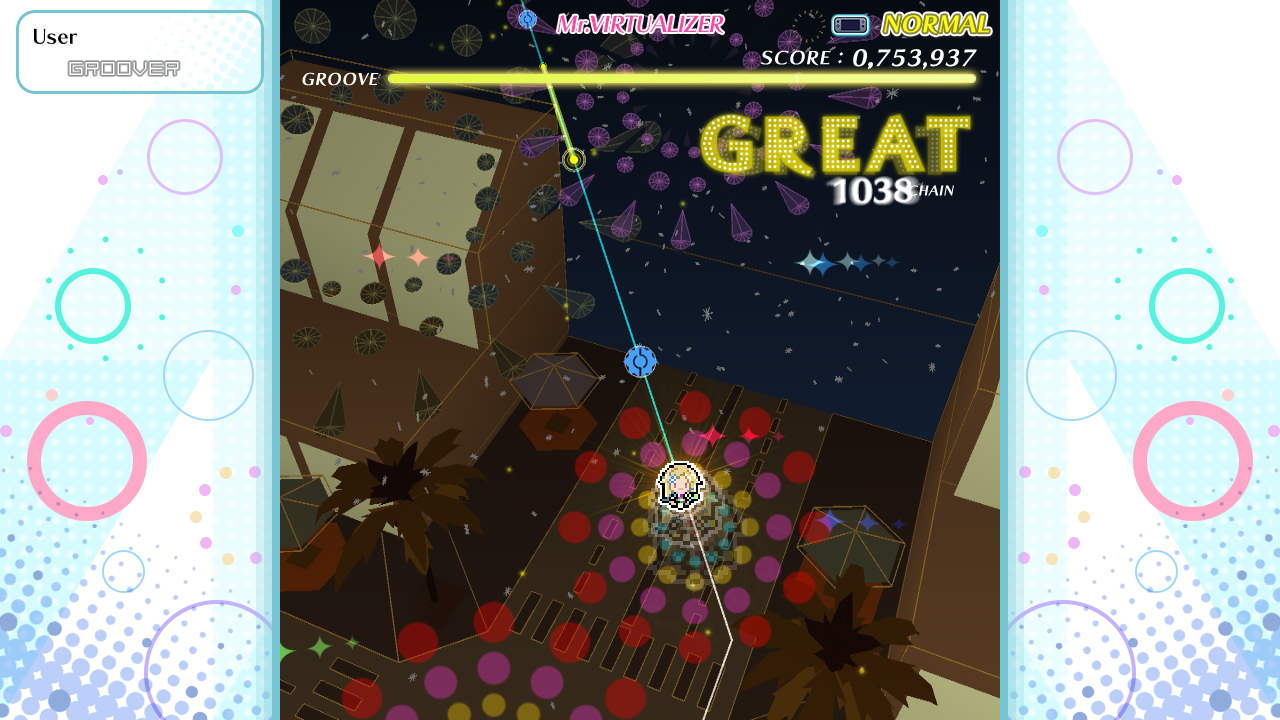Click the blue hit note icon on the track

pos(639,362)
